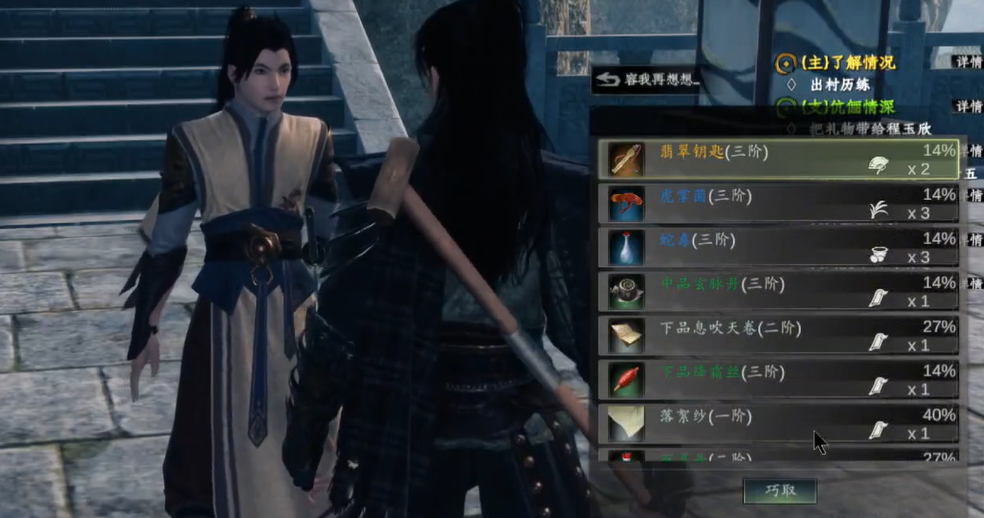Show 详情 for the 了解情况 main quest
984x518 pixels.
click(968, 62)
